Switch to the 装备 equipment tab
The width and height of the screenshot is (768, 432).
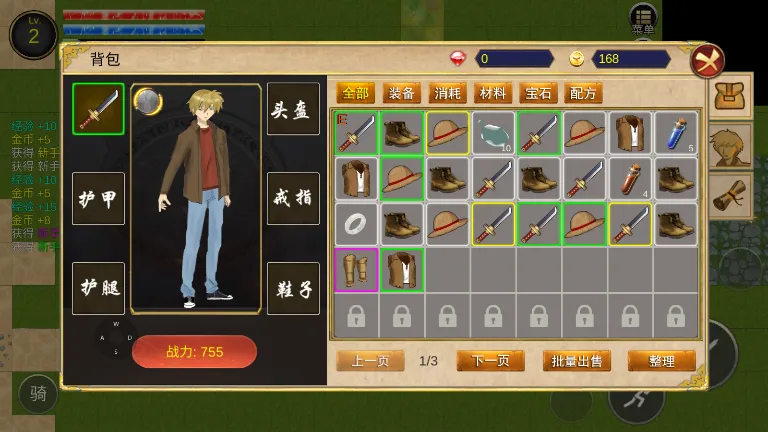coord(402,93)
